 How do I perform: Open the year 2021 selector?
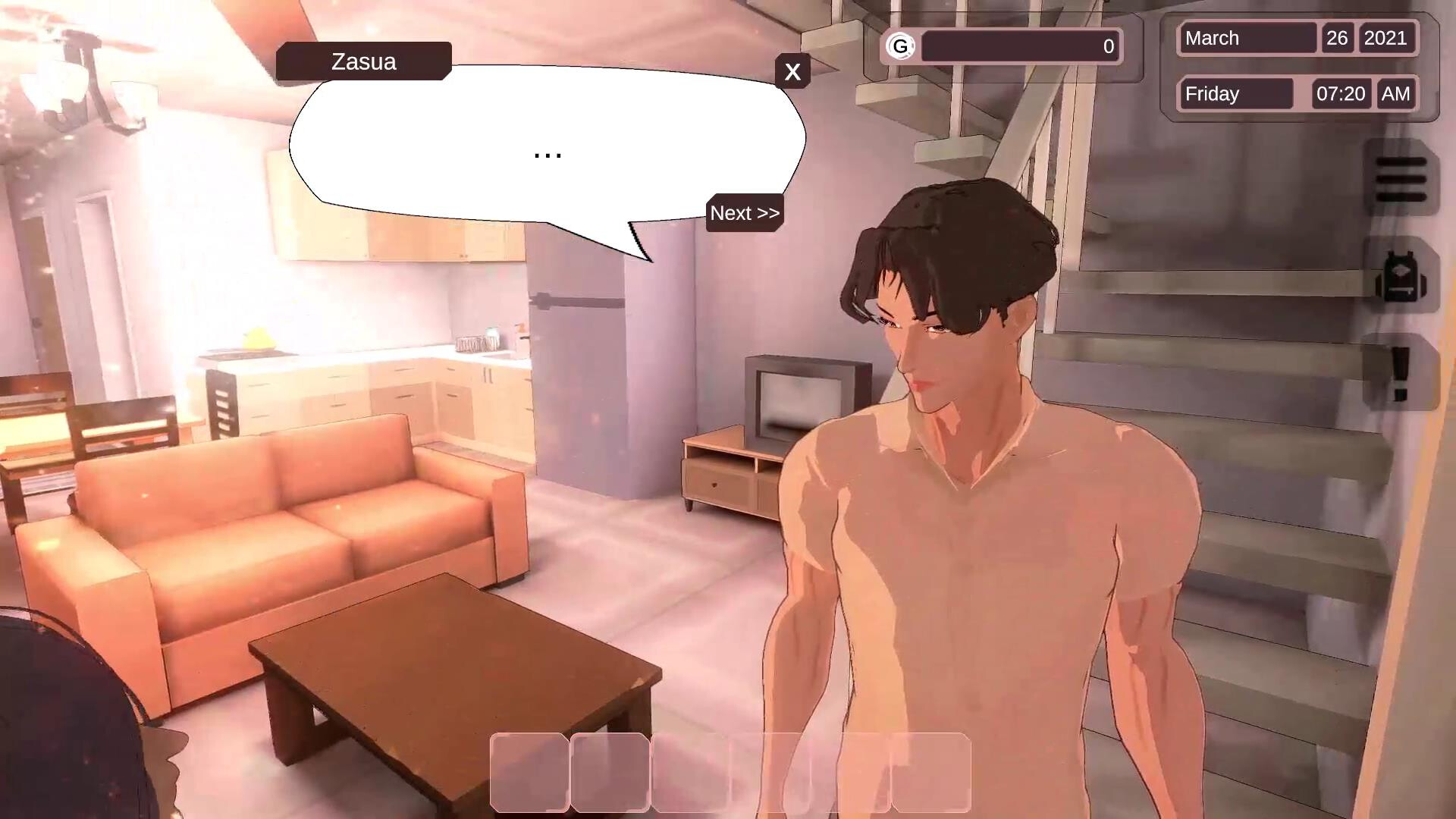(x=1387, y=39)
